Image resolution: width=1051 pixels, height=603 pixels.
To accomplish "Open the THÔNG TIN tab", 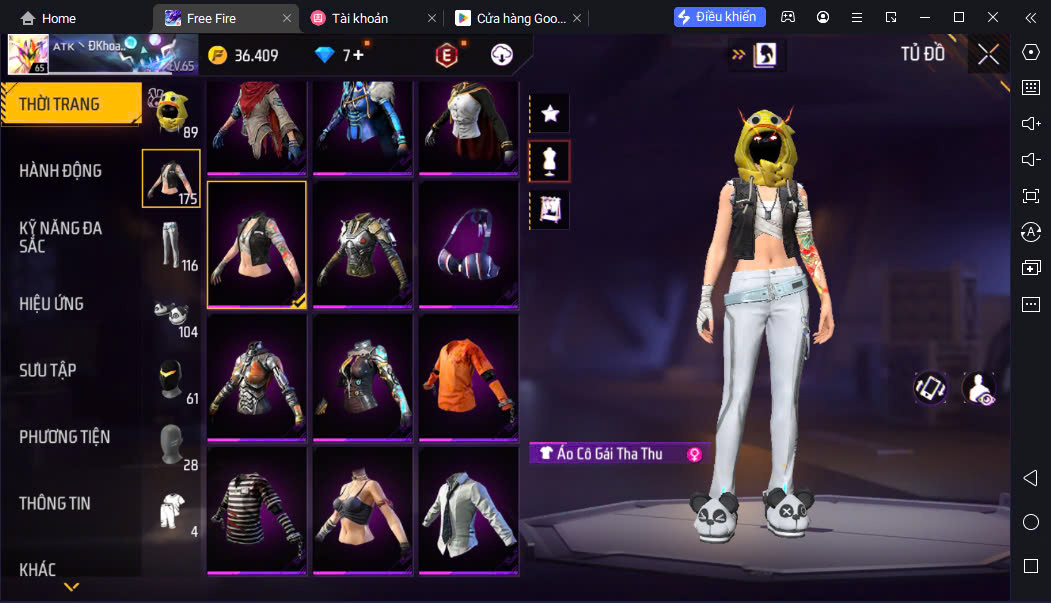I will pos(55,503).
